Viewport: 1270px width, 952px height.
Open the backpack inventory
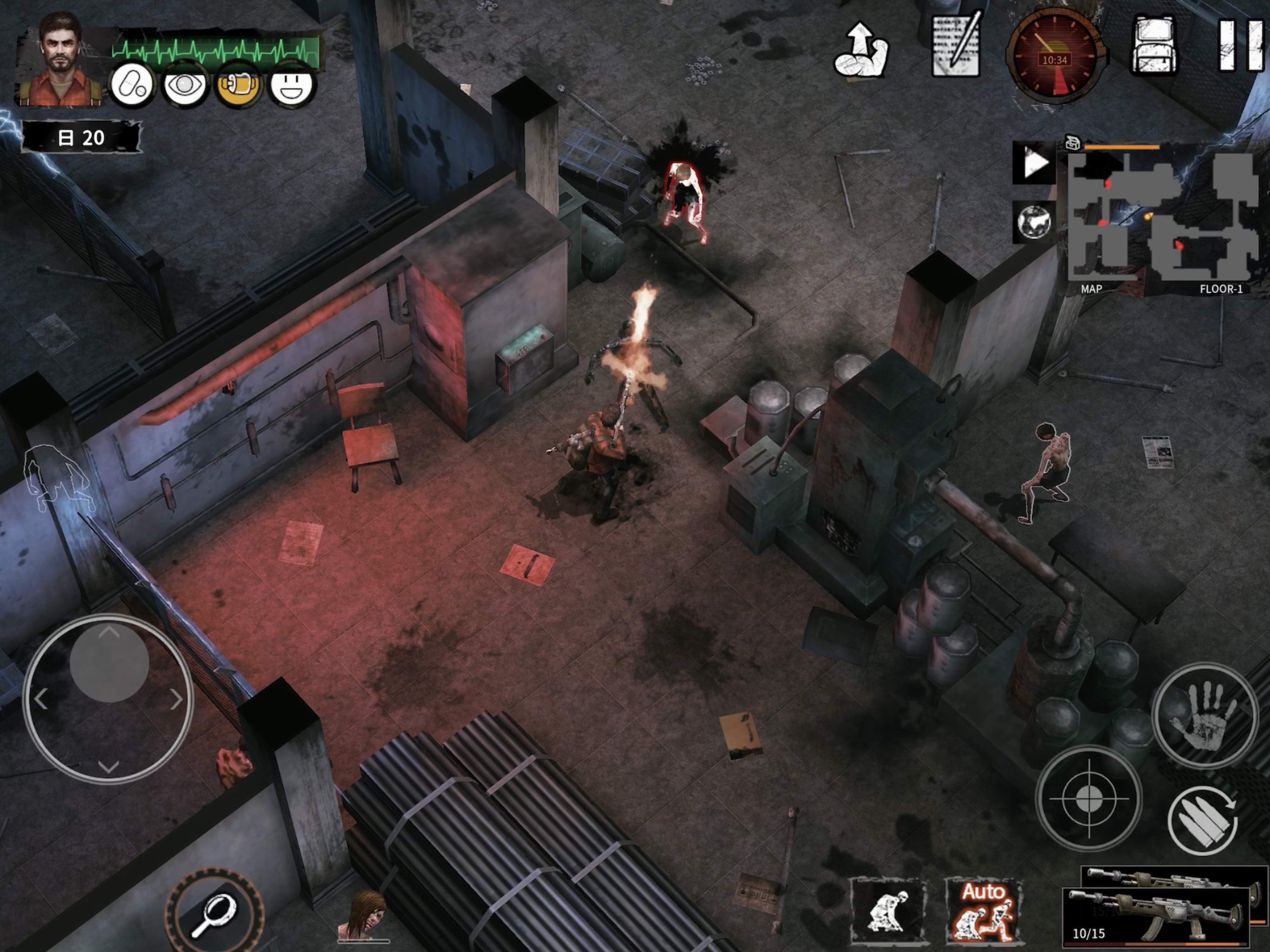pyautogui.click(x=1155, y=46)
